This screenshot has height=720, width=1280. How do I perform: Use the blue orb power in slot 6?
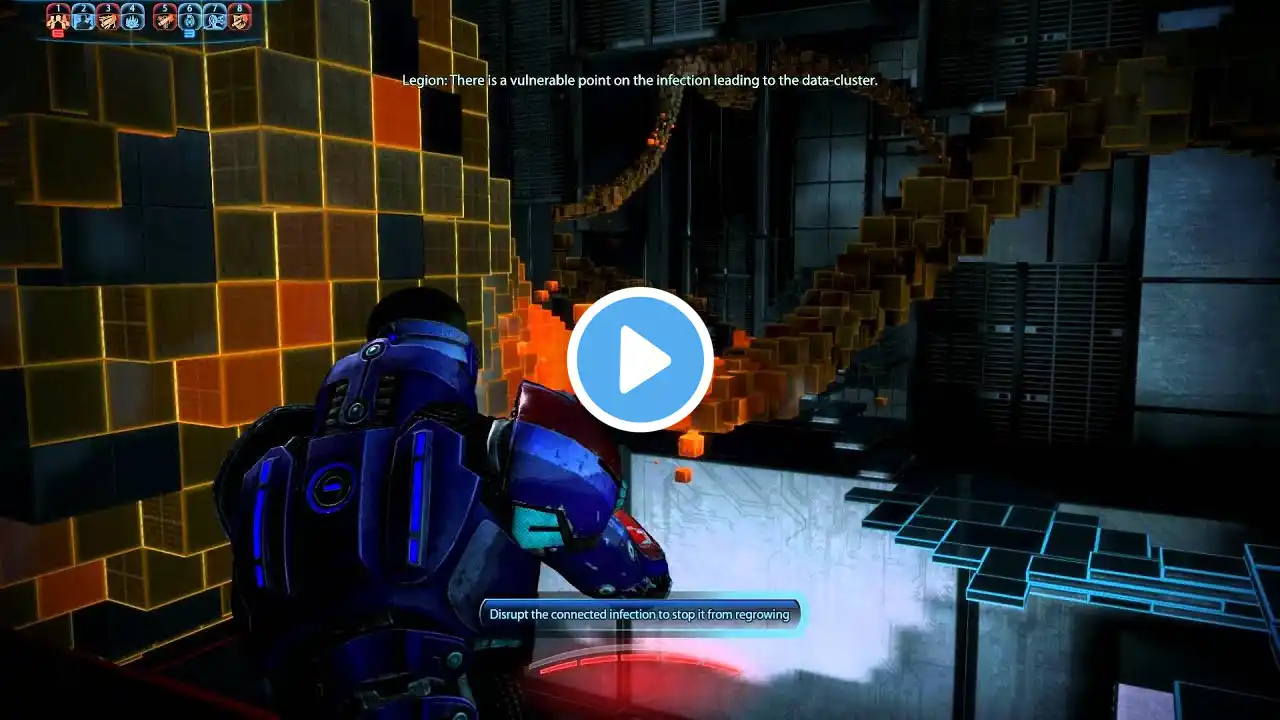tap(189, 19)
